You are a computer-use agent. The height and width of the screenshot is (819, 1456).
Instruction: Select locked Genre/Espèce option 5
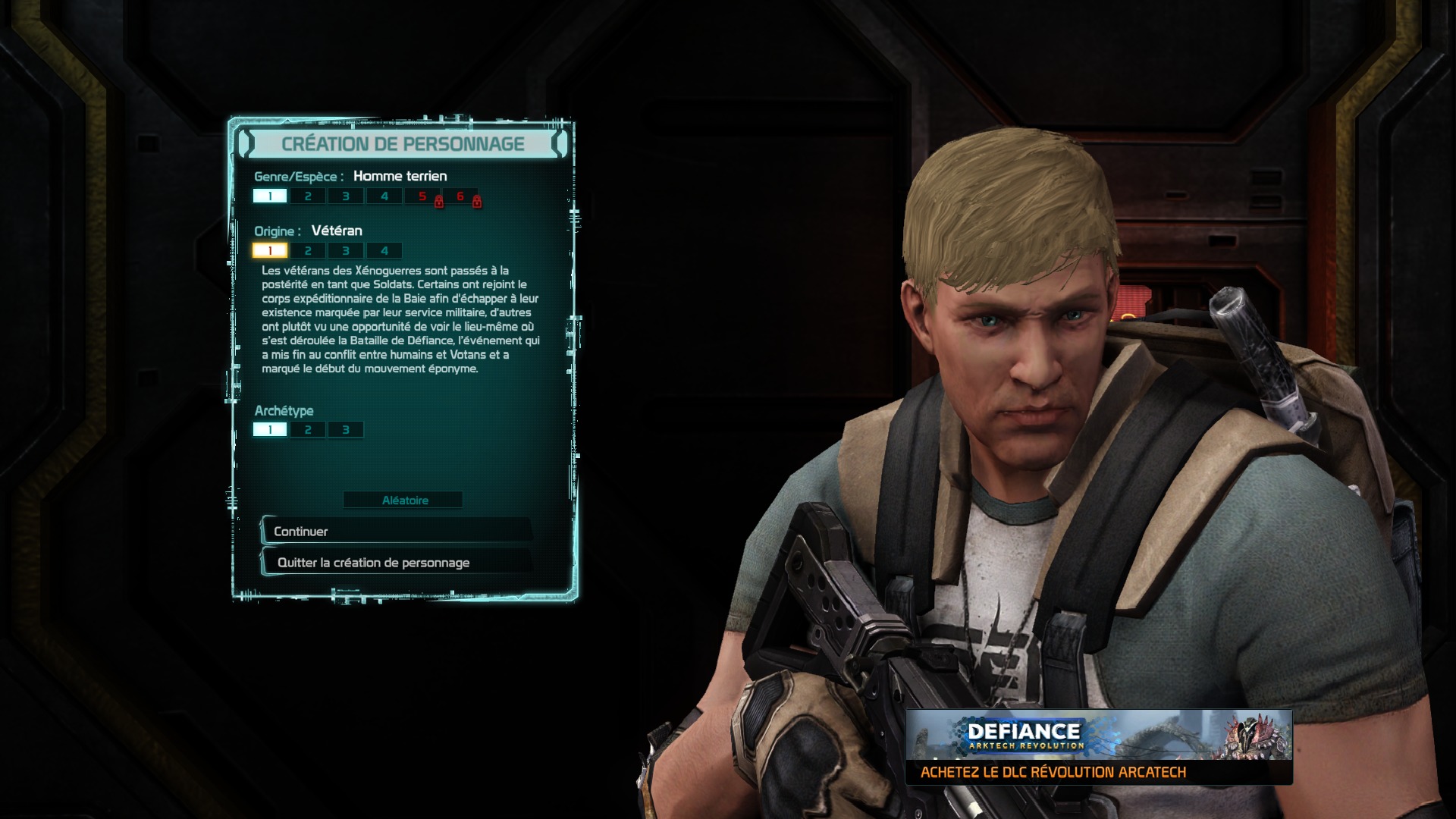click(422, 196)
